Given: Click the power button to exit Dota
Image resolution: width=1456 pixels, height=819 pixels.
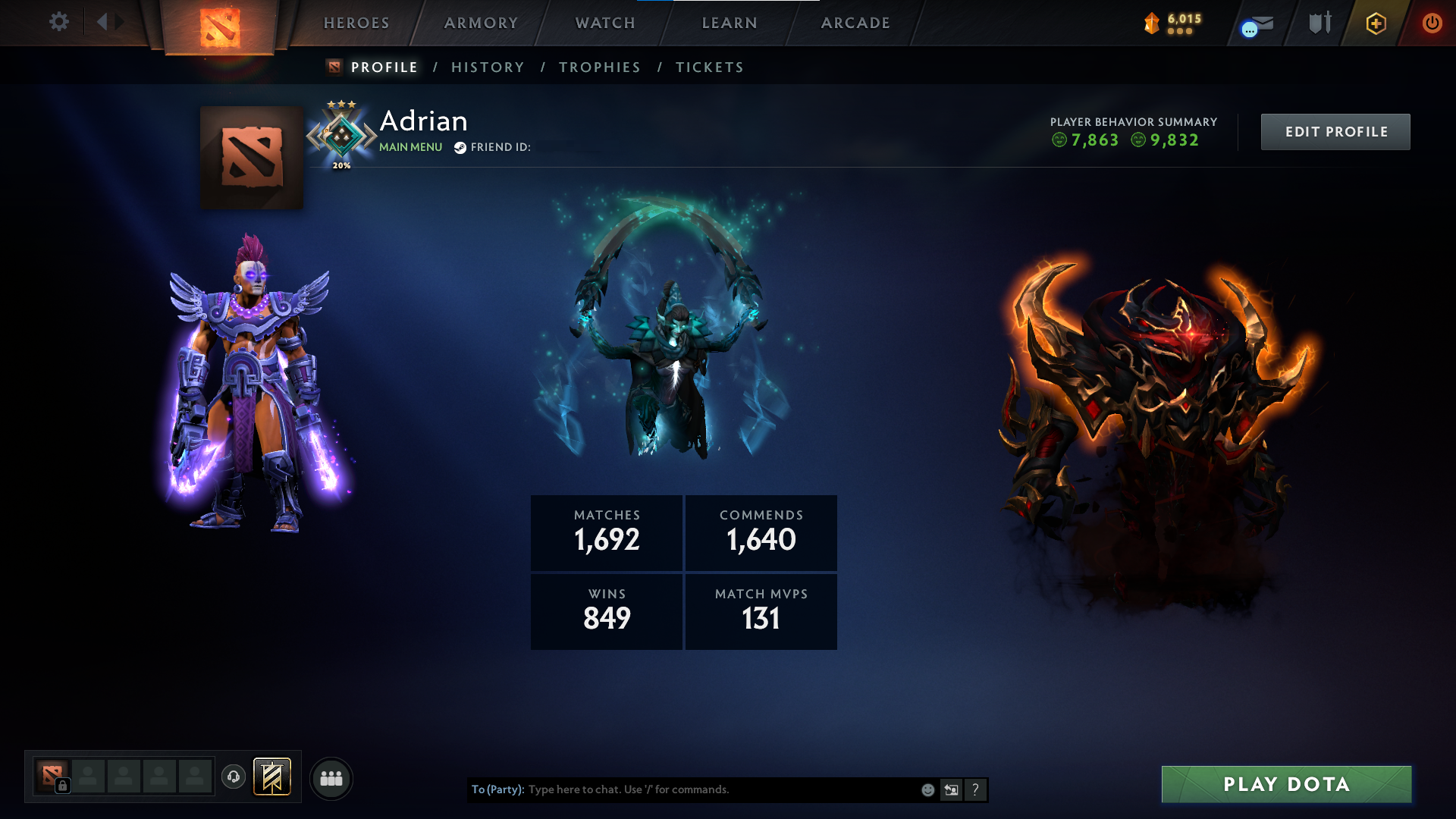Looking at the screenshot, I should click(1433, 23).
